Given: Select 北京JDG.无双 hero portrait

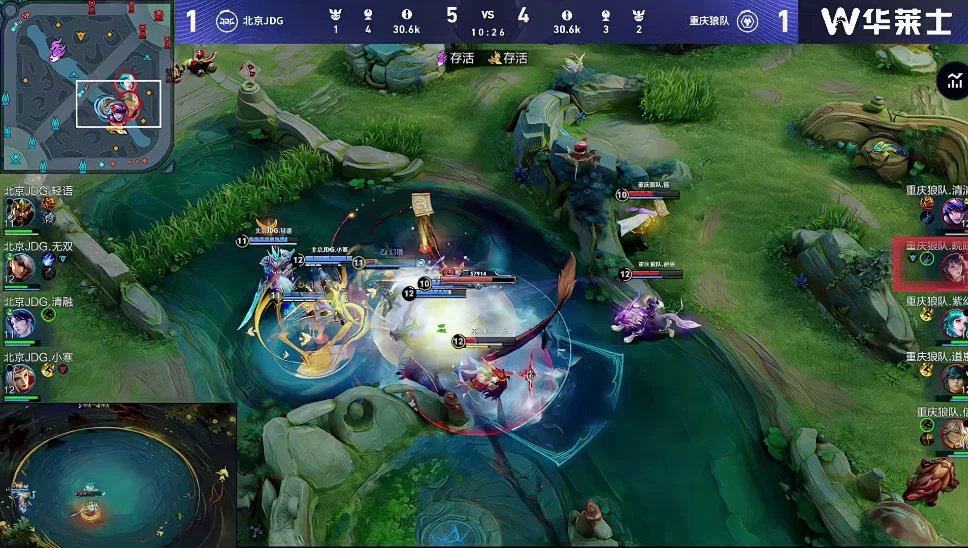Looking at the screenshot, I should tap(19, 268).
